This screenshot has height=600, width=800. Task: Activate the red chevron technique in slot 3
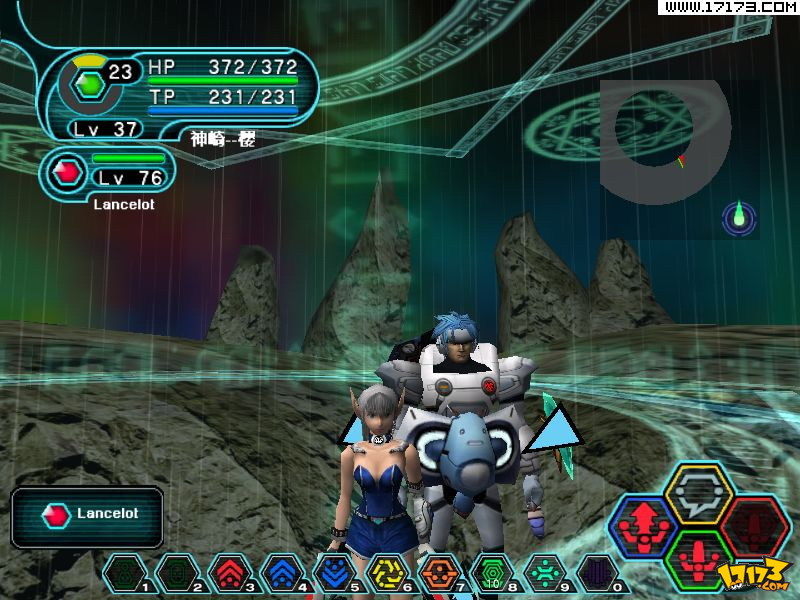[229, 574]
